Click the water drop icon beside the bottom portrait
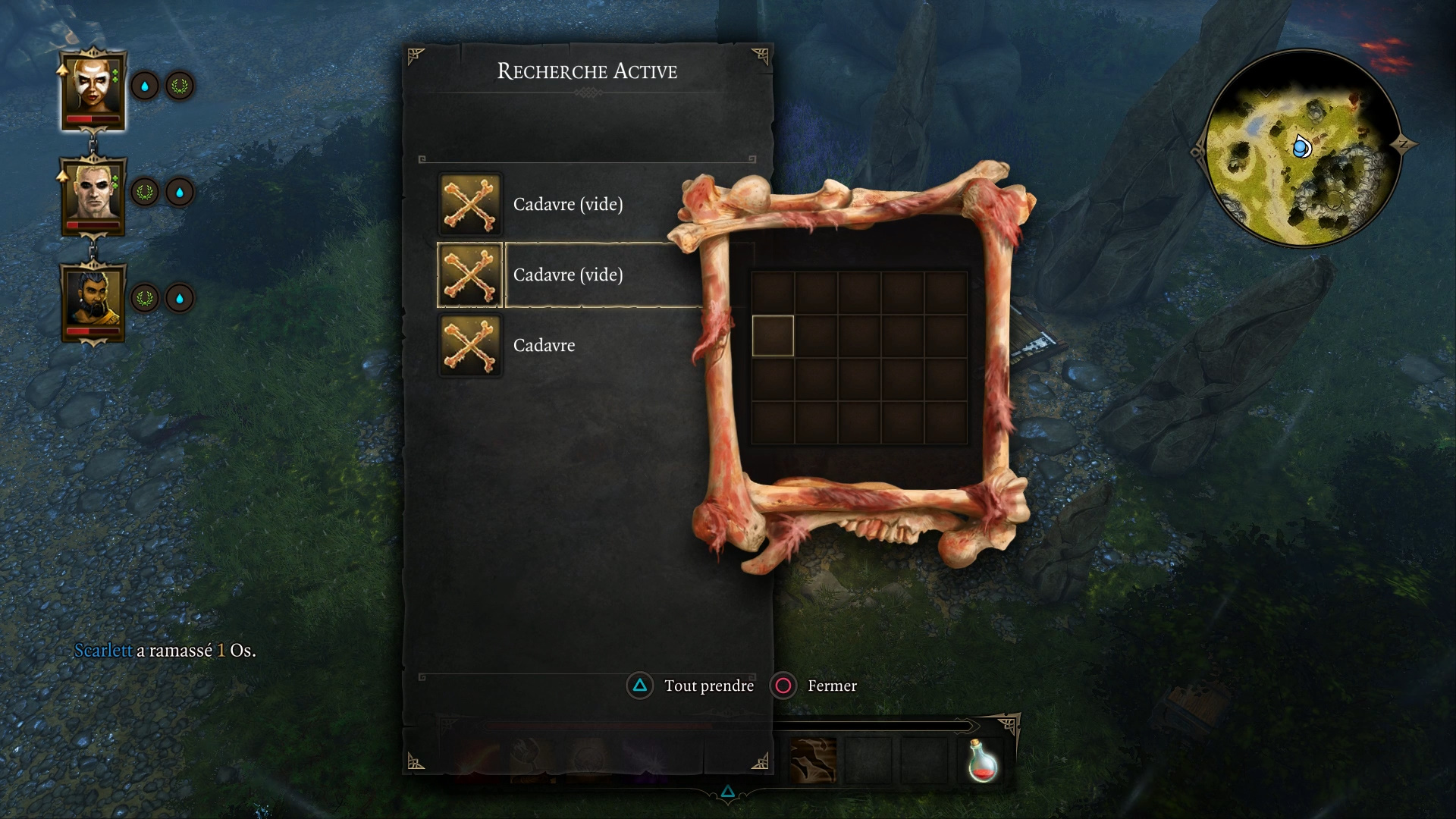The width and height of the screenshot is (1456, 819). (x=179, y=299)
